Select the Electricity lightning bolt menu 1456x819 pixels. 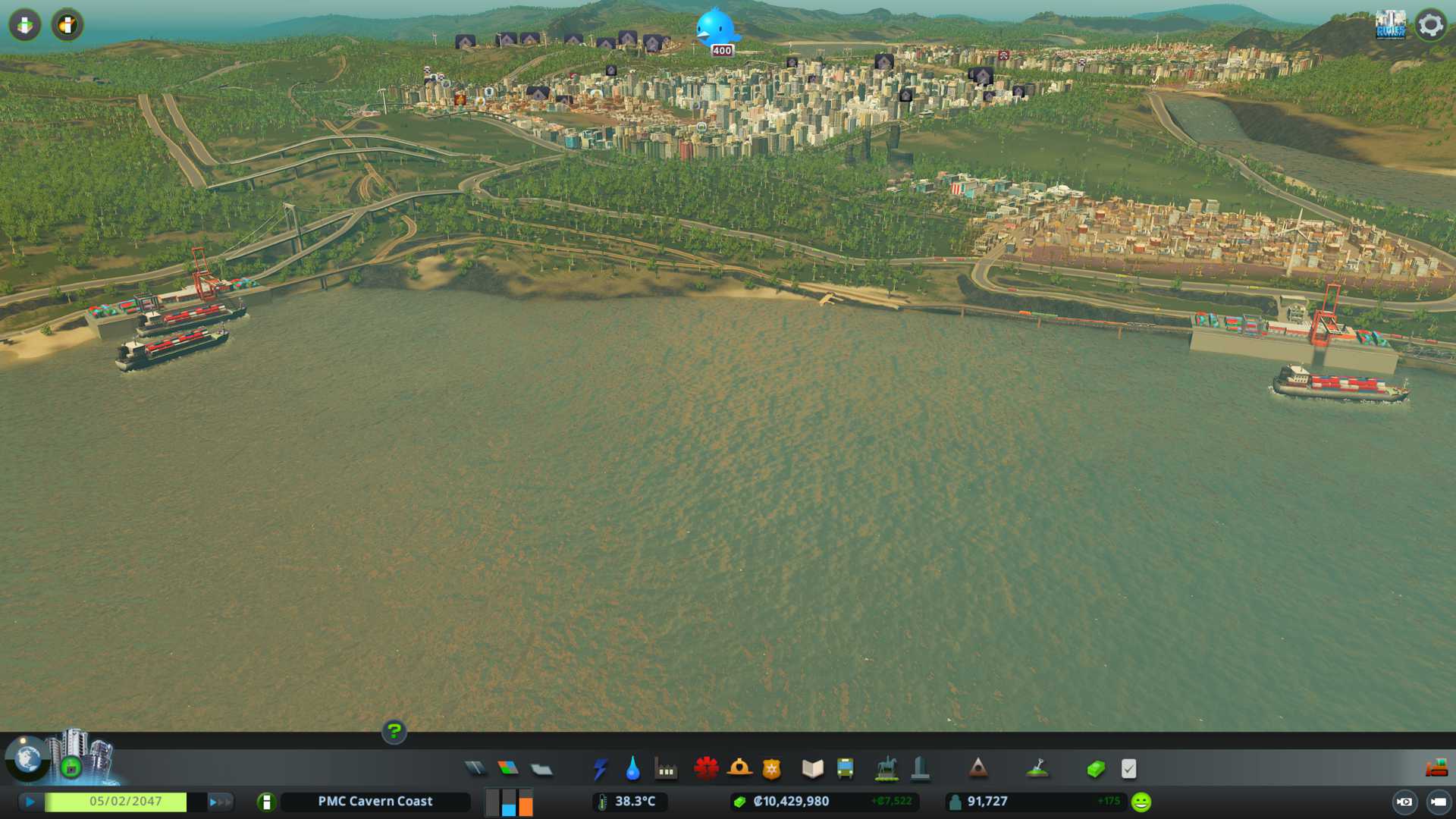[600, 769]
